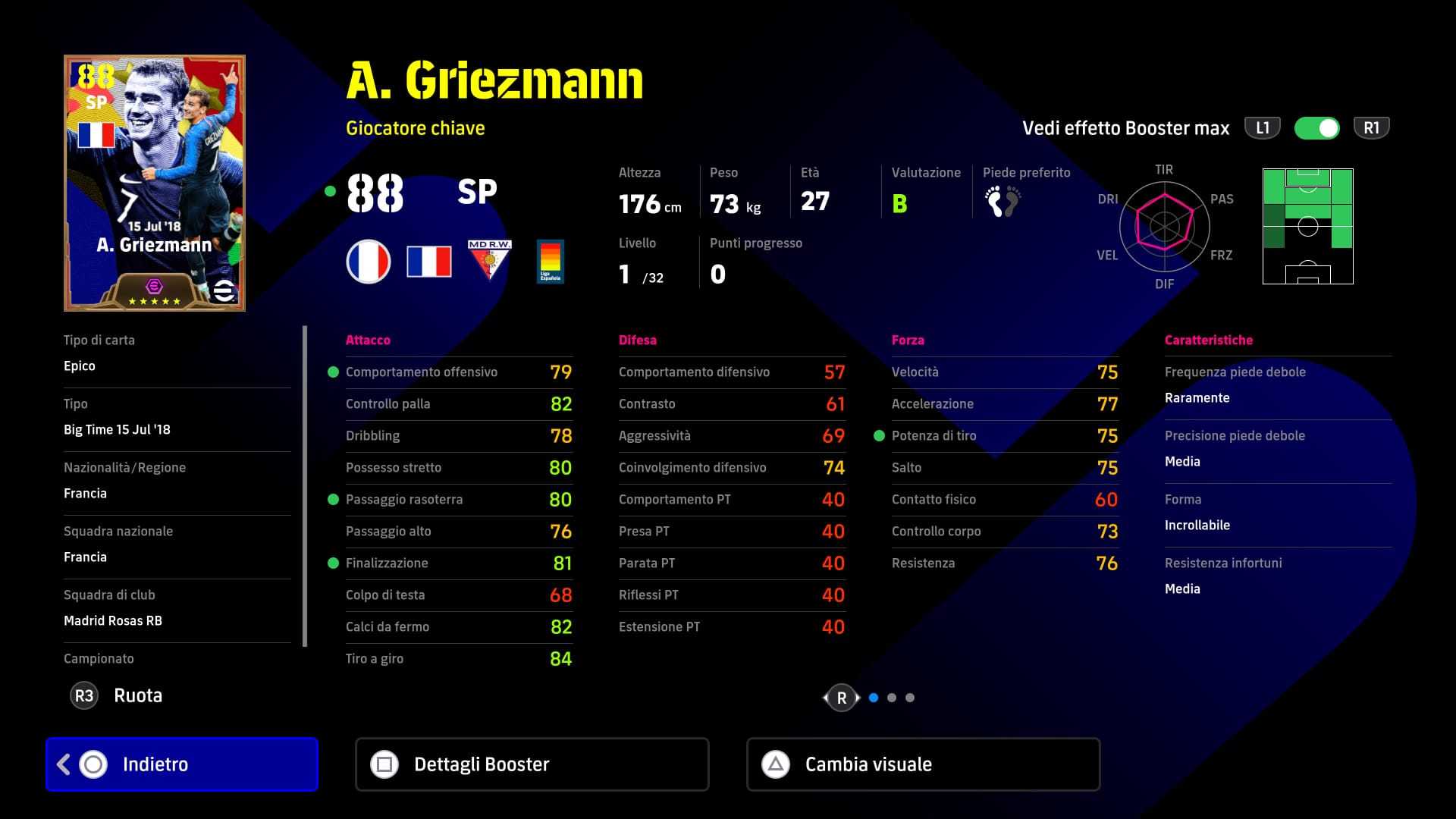The height and width of the screenshot is (819, 1456).
Task: Click the pitch position map
Action: tap(1307, 226)
